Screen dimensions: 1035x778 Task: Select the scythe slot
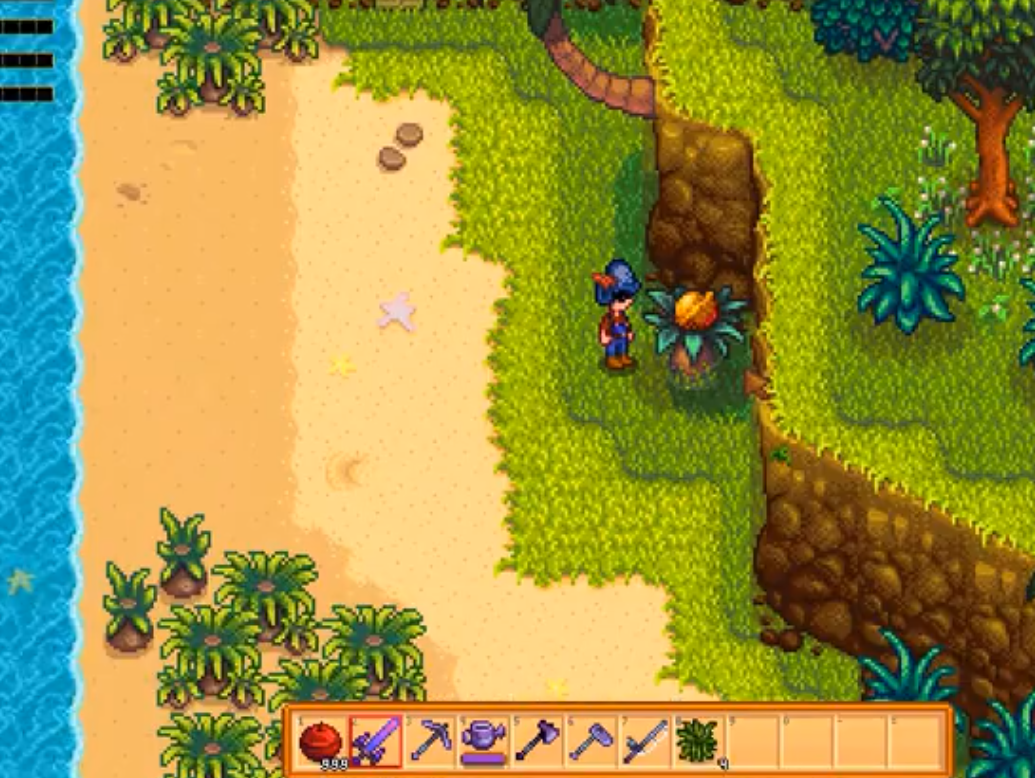[645, 743]
